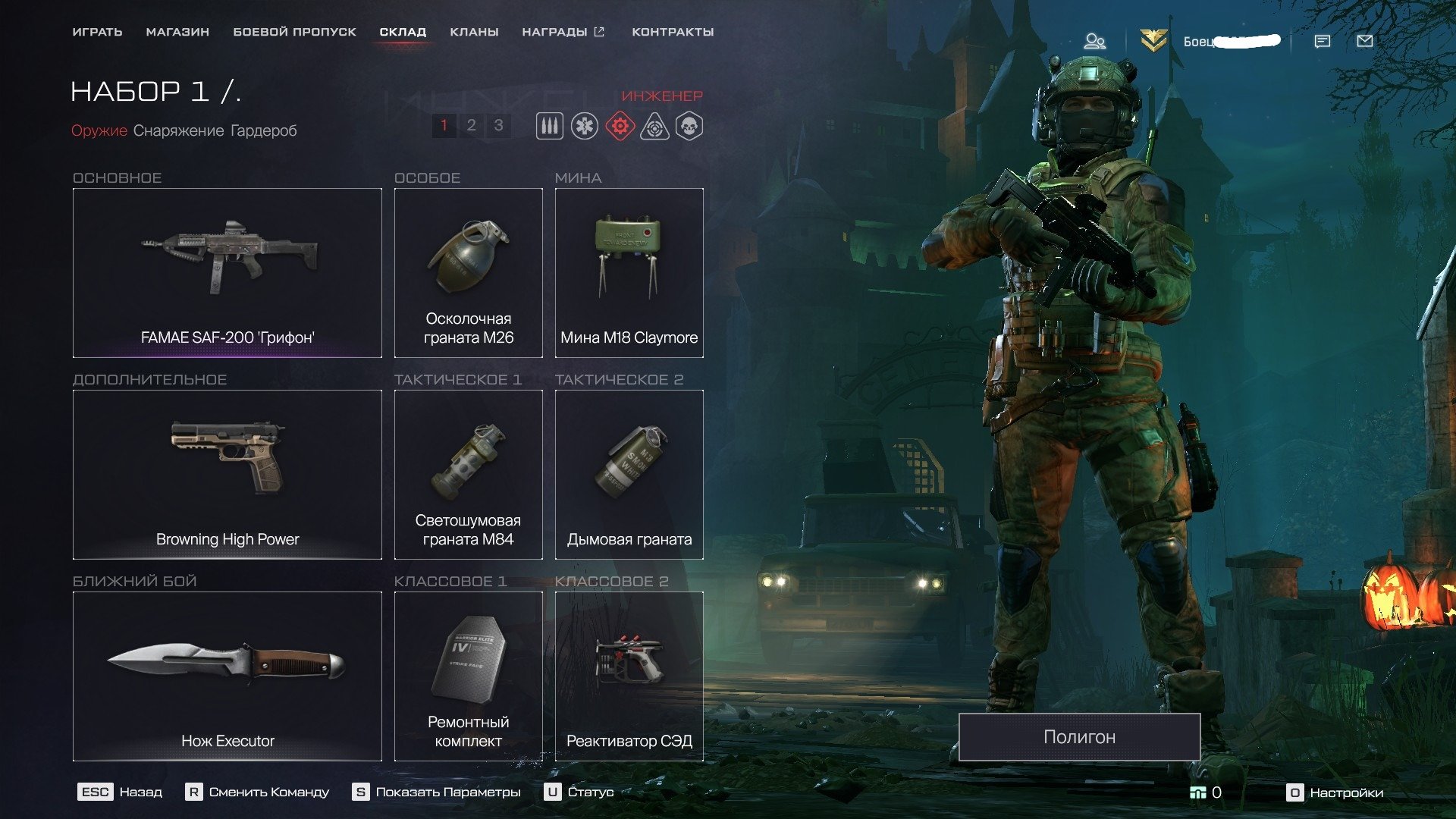Select loadout set number 2
The width and height of the screenshot is (1456, 819).
pyautogui.click(x=471, y=125)
